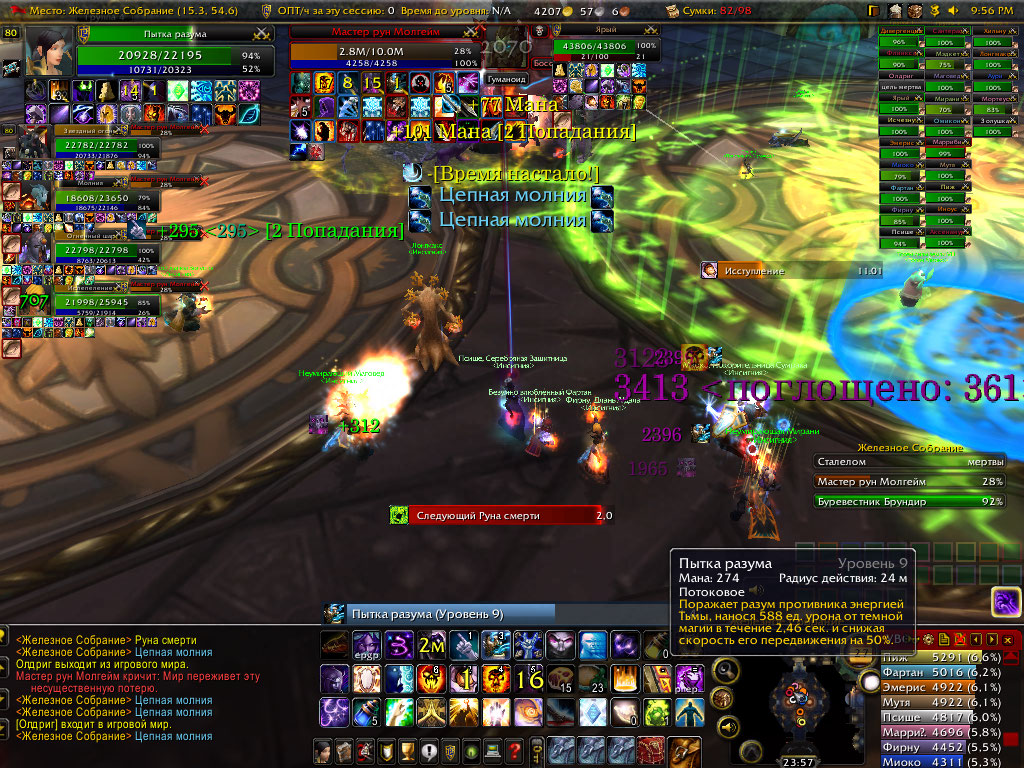Open the clock showing 9:56 PM
This screenshot has height=768, width=1024.
[x=991, y=10]
